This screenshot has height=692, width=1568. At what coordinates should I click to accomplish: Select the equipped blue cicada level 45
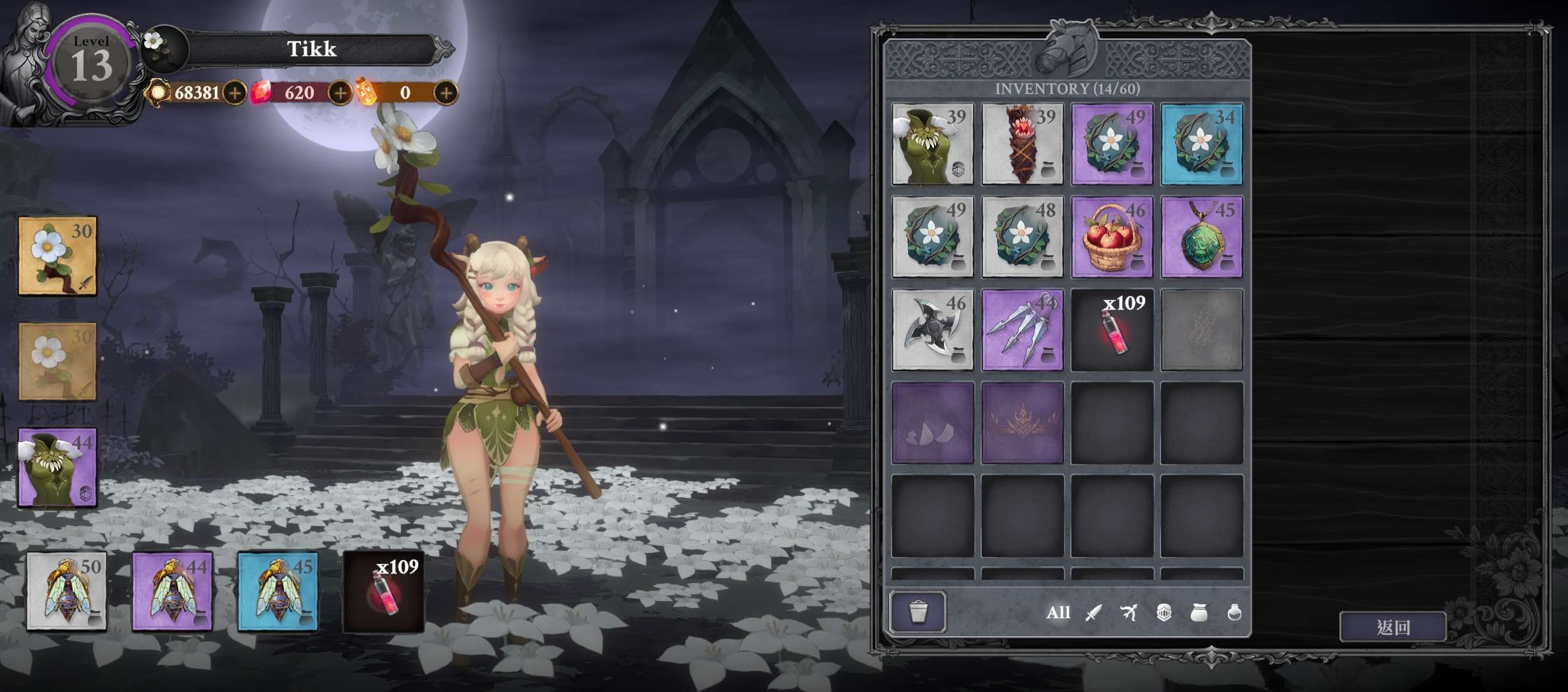point(278,592)
